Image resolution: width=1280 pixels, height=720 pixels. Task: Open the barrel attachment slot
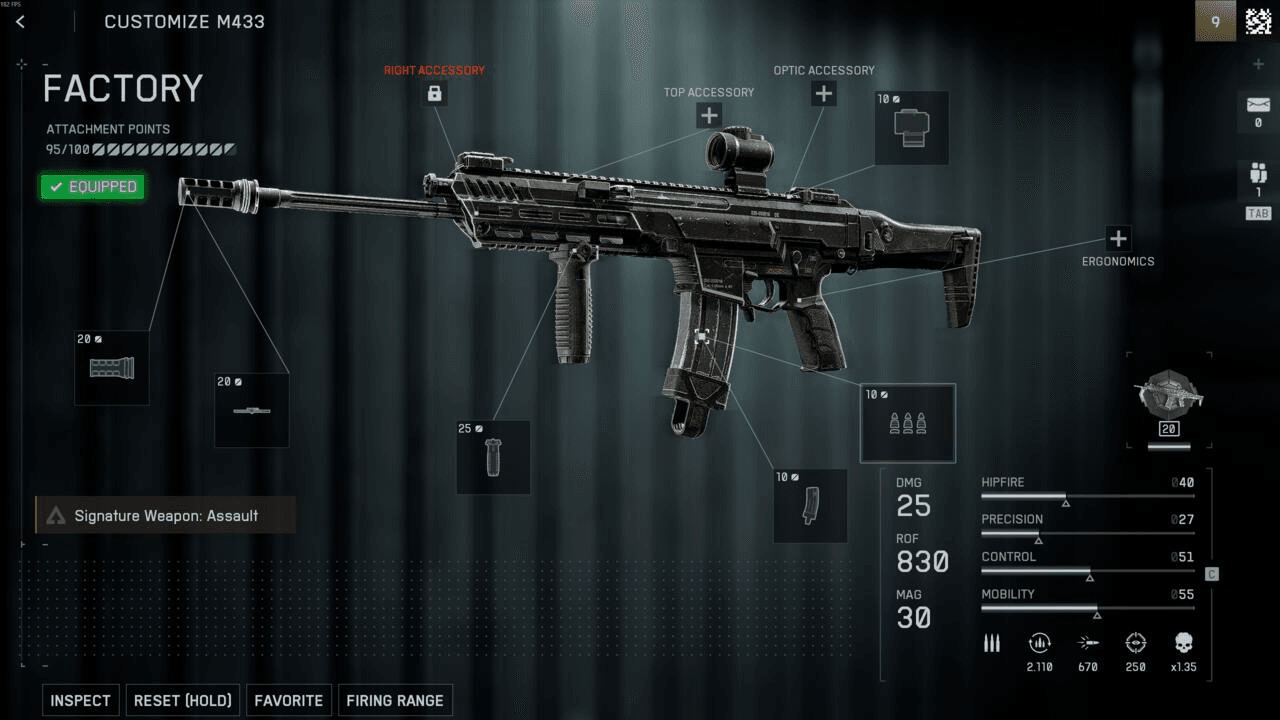pos(252,410)
